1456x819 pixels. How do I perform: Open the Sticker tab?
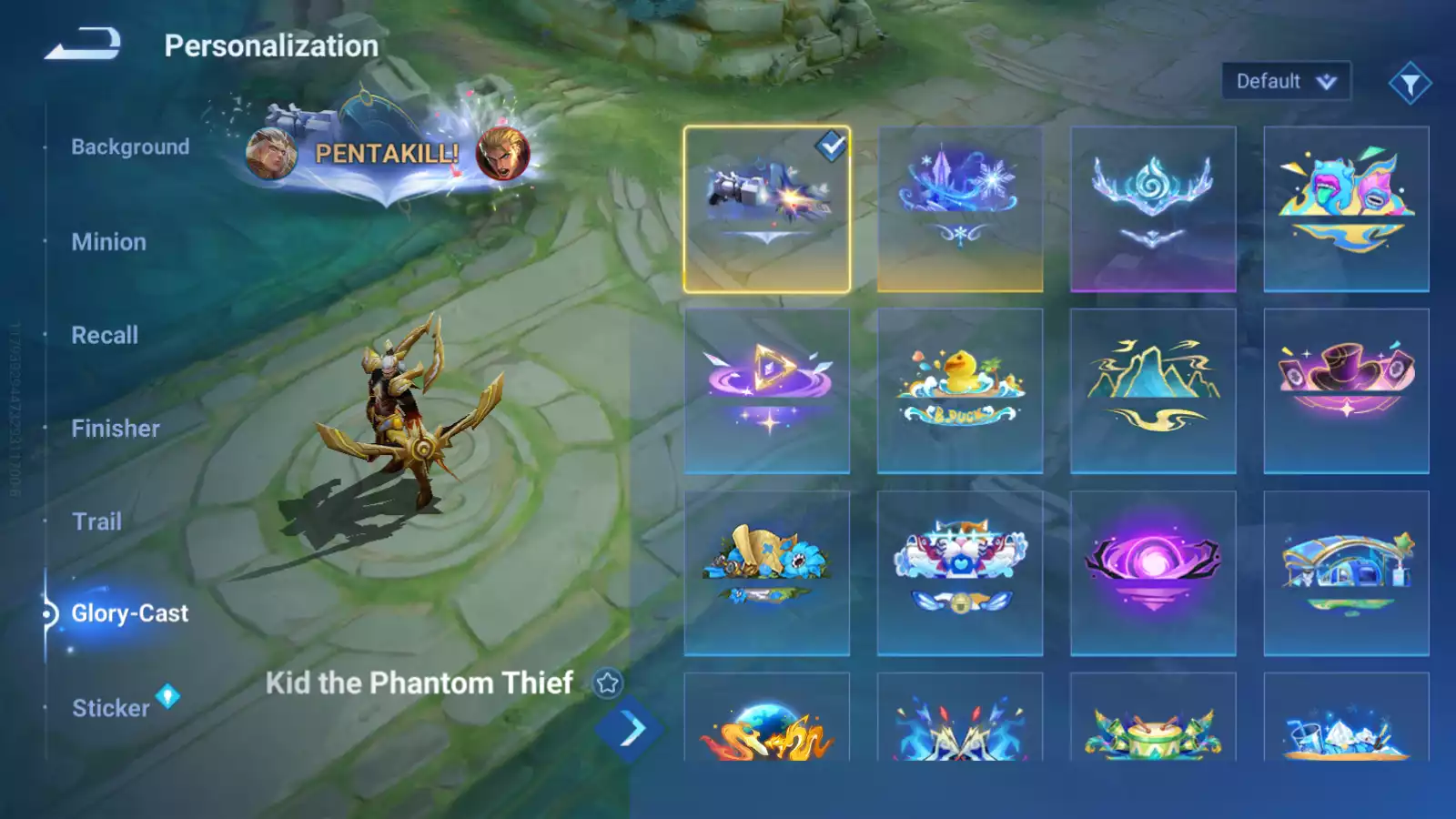click(111, 708)
